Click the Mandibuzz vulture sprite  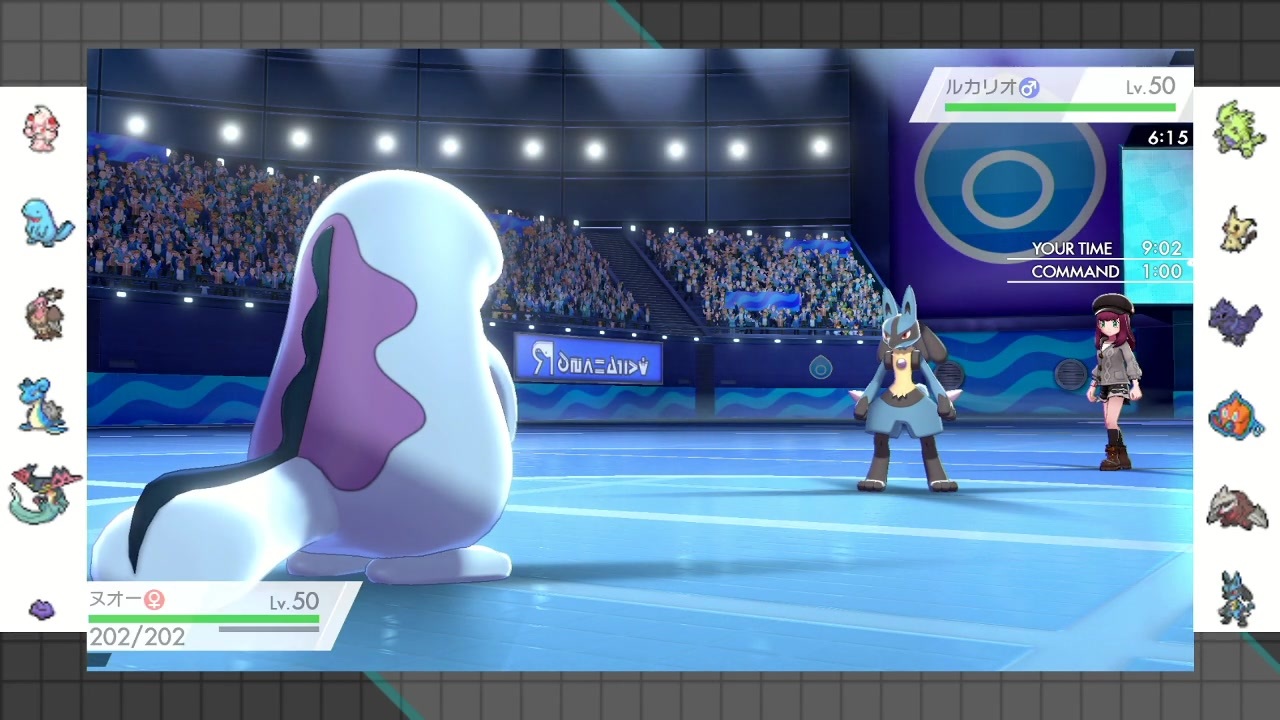[x=43, y=313]
